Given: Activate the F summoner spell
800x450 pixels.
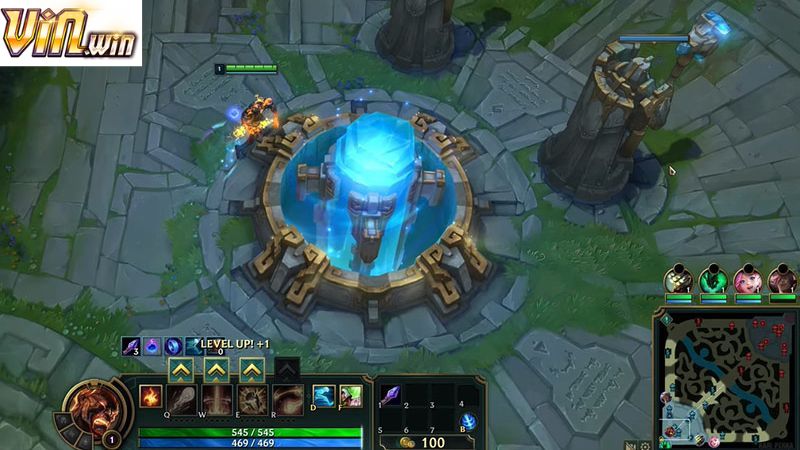Looking at the screenshot, I should click(x=349, y=396).
